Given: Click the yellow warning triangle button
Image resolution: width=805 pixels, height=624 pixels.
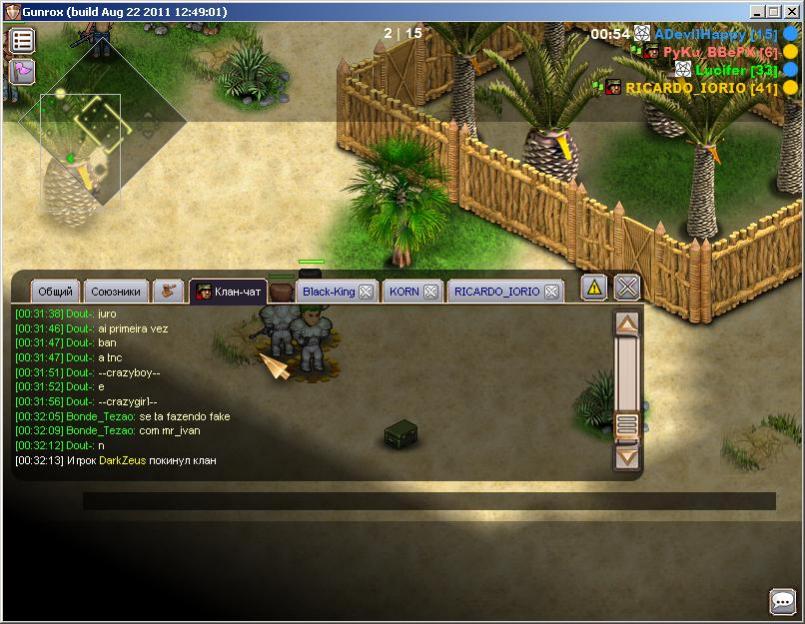Looking at the screenshot, I should click(595, 288).
